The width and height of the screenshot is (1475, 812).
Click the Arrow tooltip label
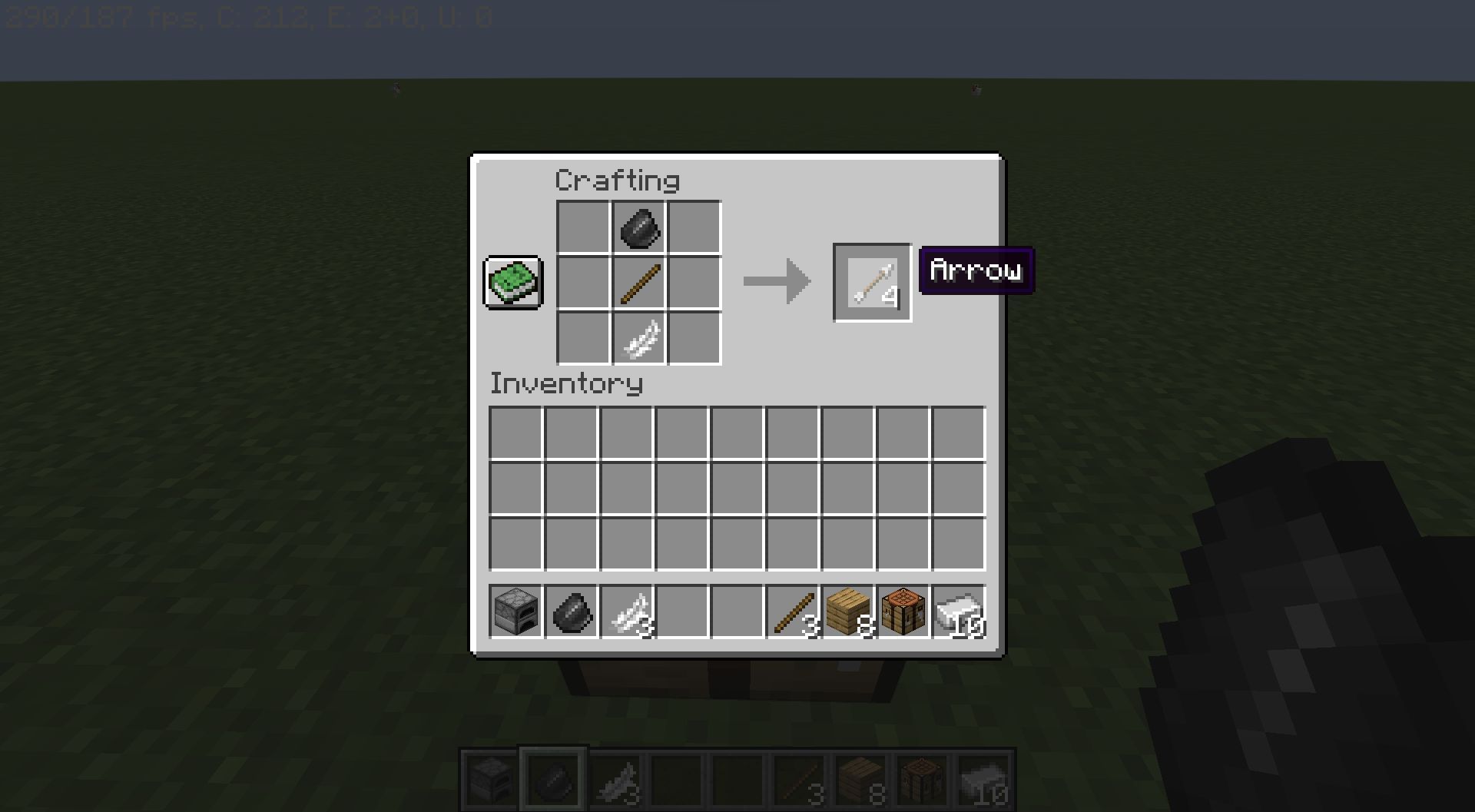tap(975, 270)
